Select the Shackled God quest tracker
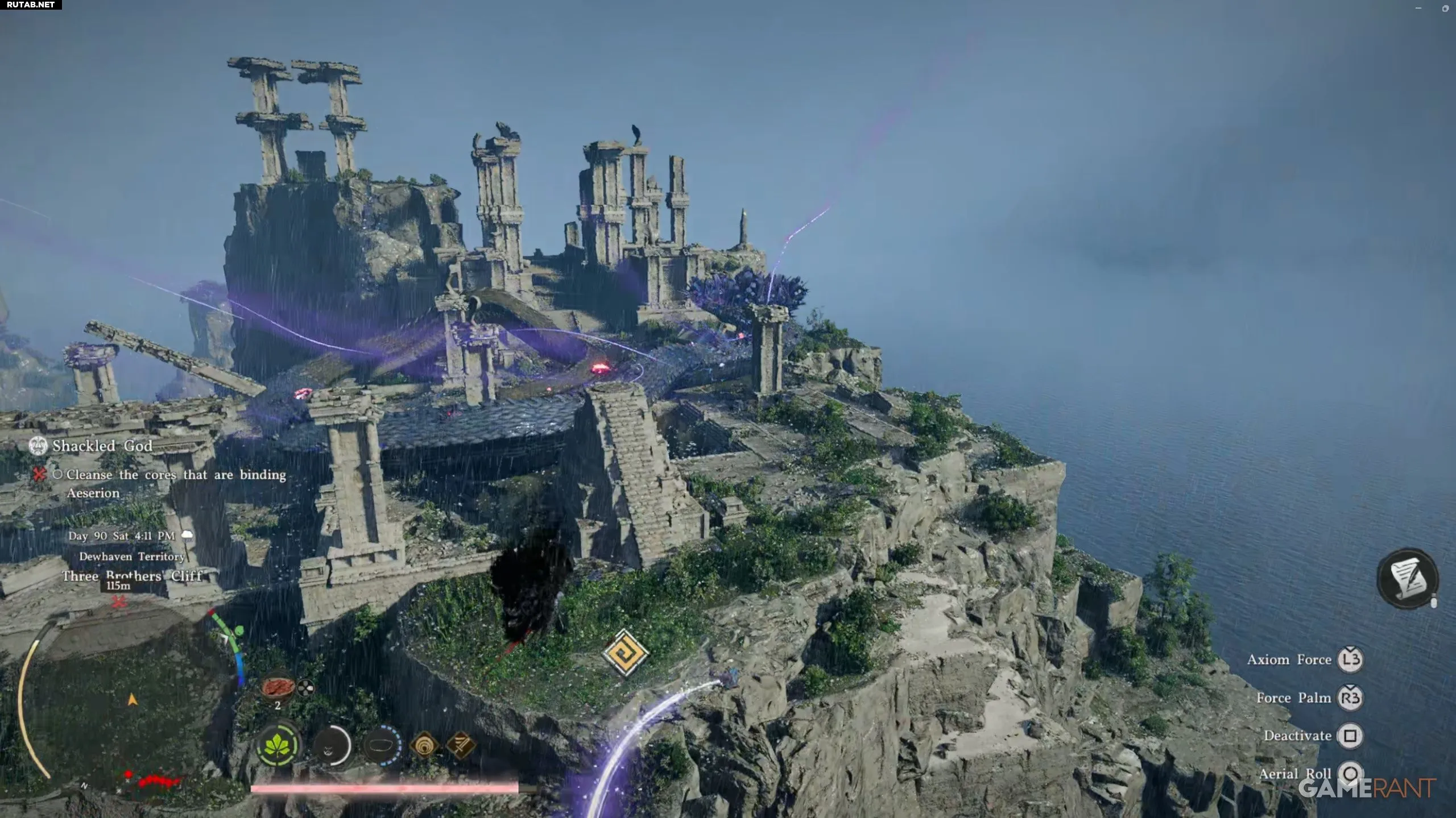Image resolution: width=1456 pixels, height=818 pixels. coord(102,446)
